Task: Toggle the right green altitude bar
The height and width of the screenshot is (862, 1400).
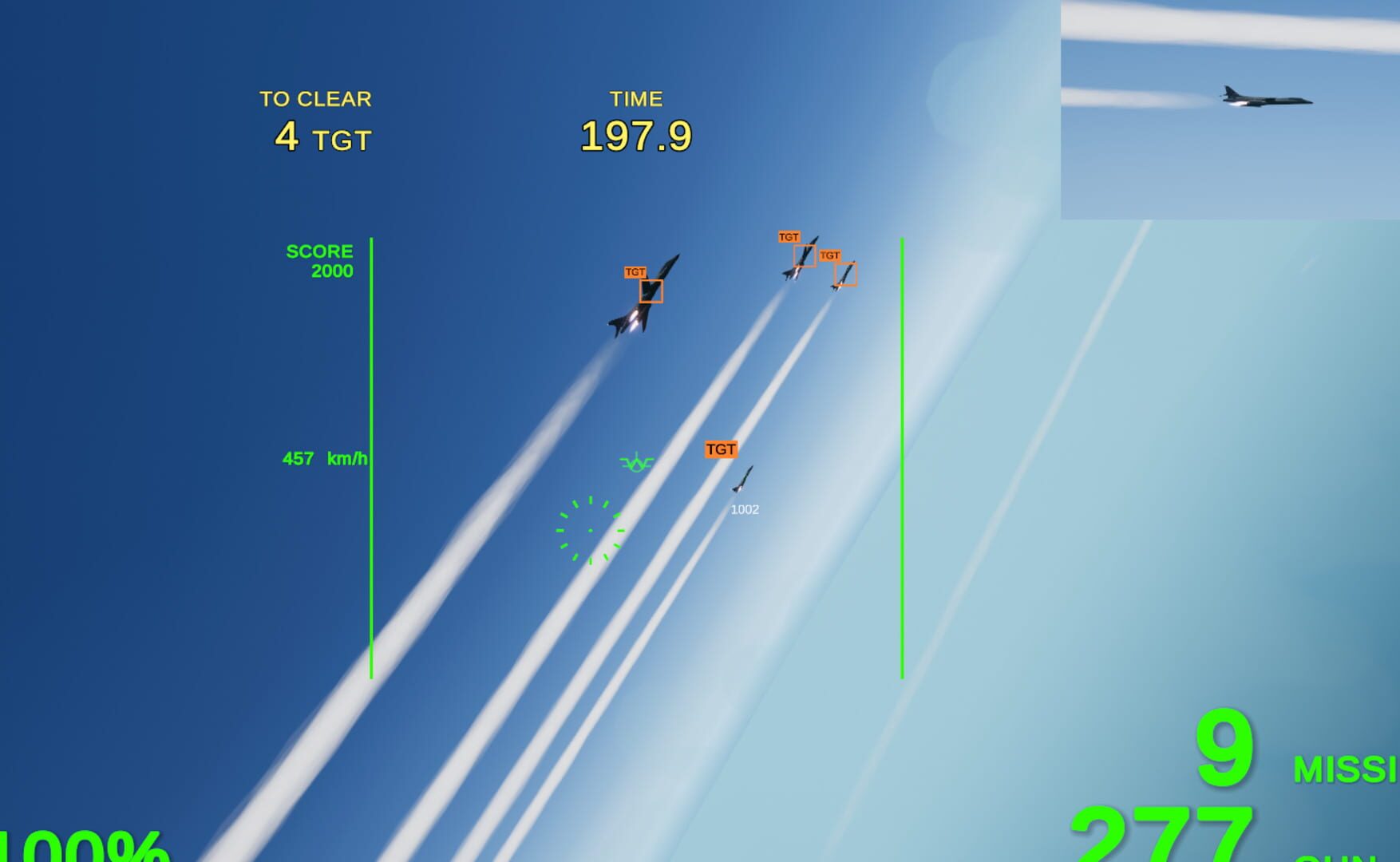Action: 901,459
